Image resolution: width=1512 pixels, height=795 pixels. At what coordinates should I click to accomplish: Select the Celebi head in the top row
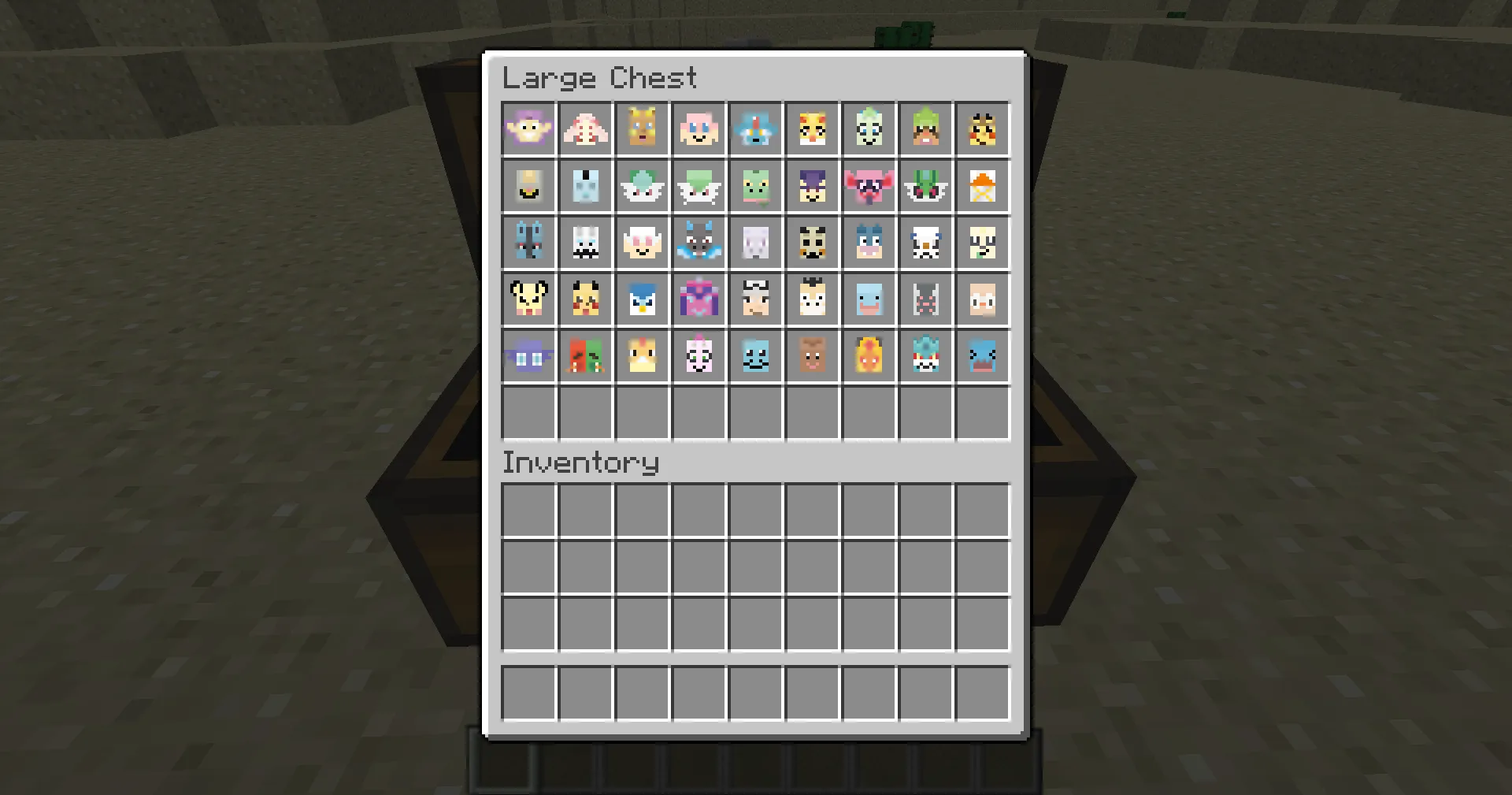point(869,129)
